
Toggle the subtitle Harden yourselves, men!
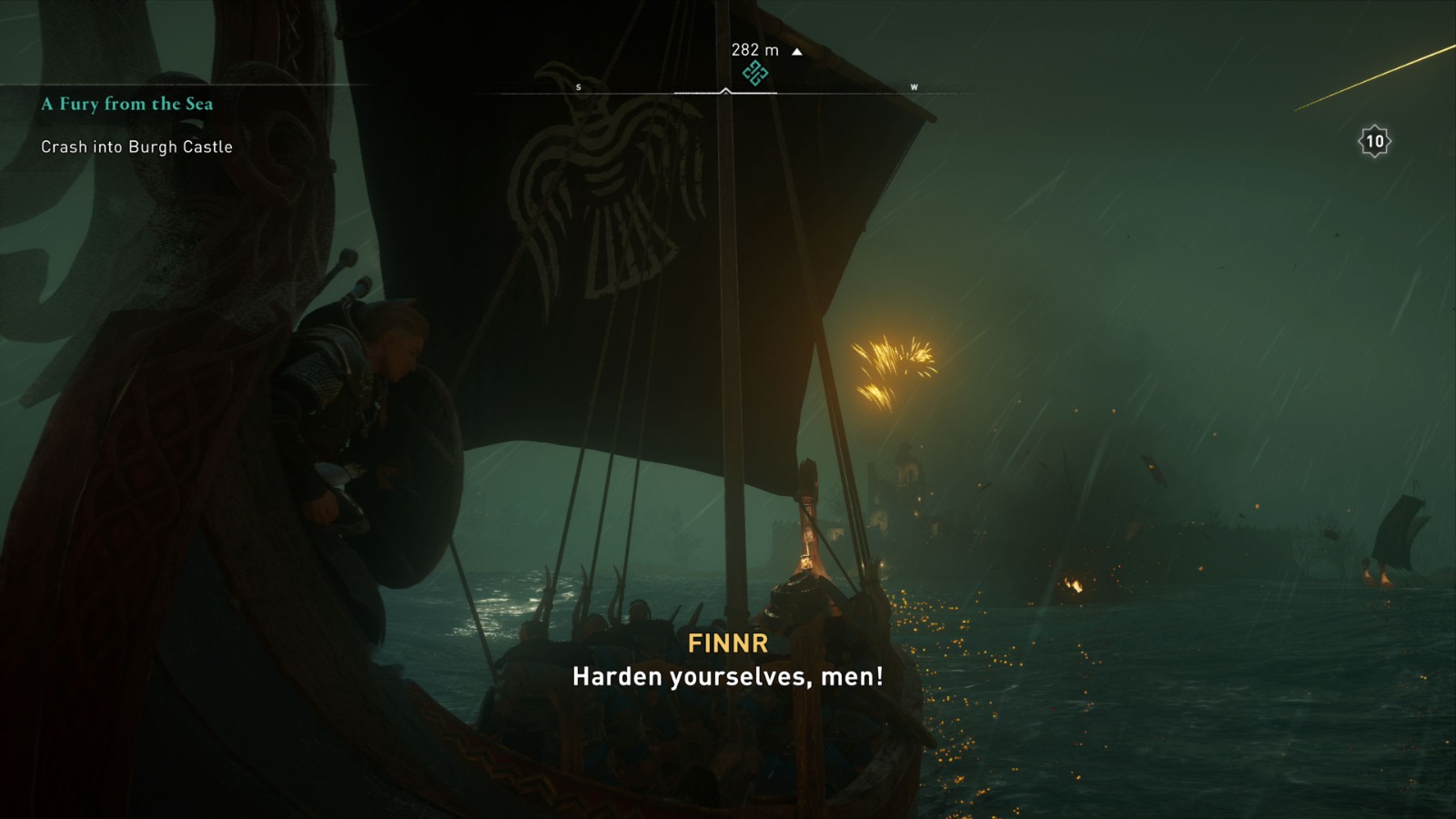728,677
